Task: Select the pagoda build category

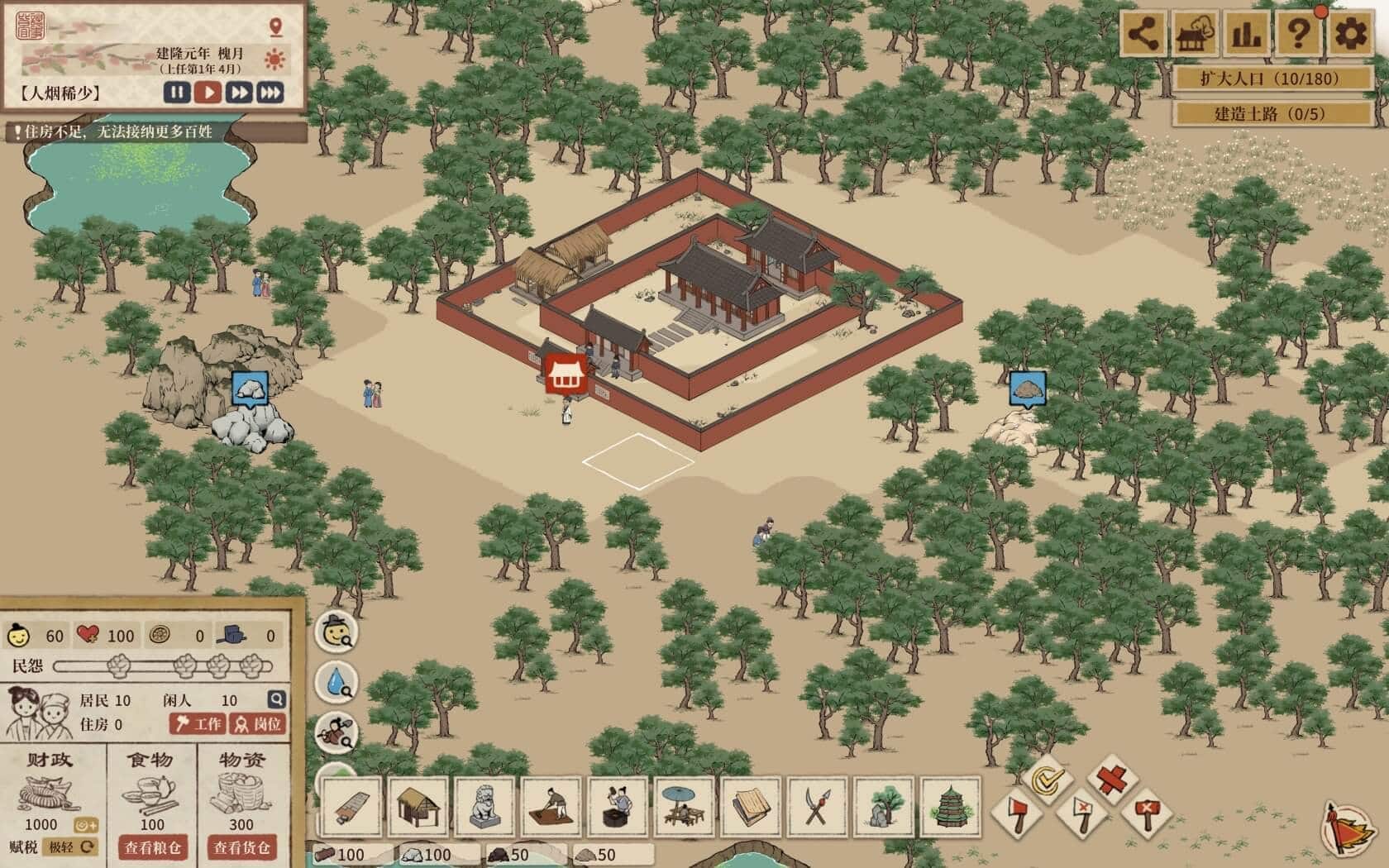Action: point(949,805)
